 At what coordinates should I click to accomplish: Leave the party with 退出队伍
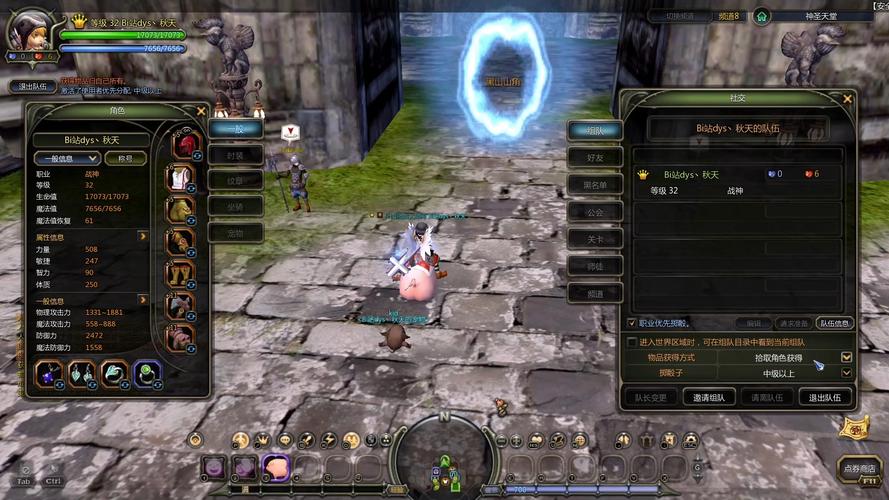(x=824, y=397)
